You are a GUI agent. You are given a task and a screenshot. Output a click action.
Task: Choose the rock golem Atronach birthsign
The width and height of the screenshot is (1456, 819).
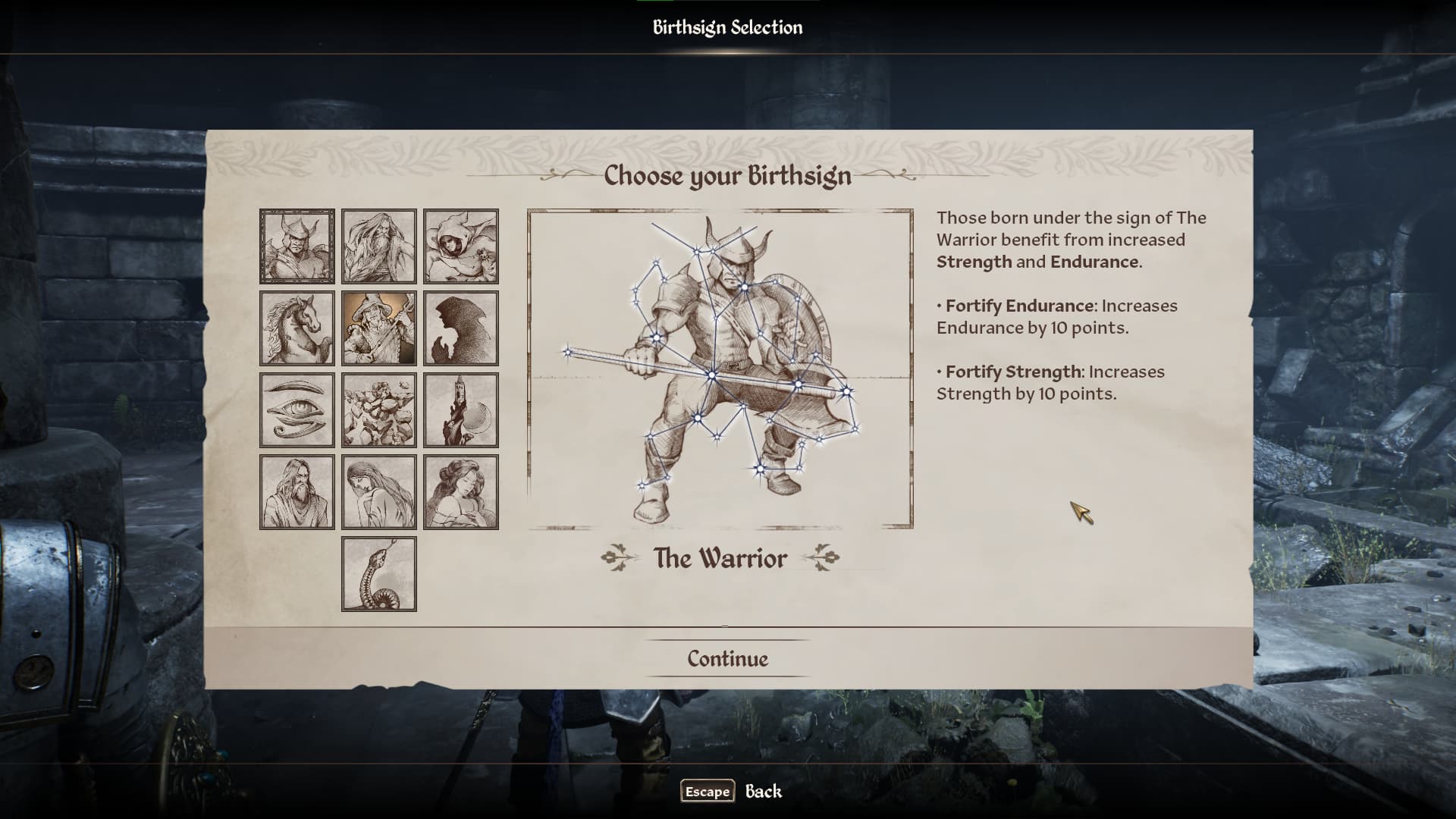click(379, 410)
